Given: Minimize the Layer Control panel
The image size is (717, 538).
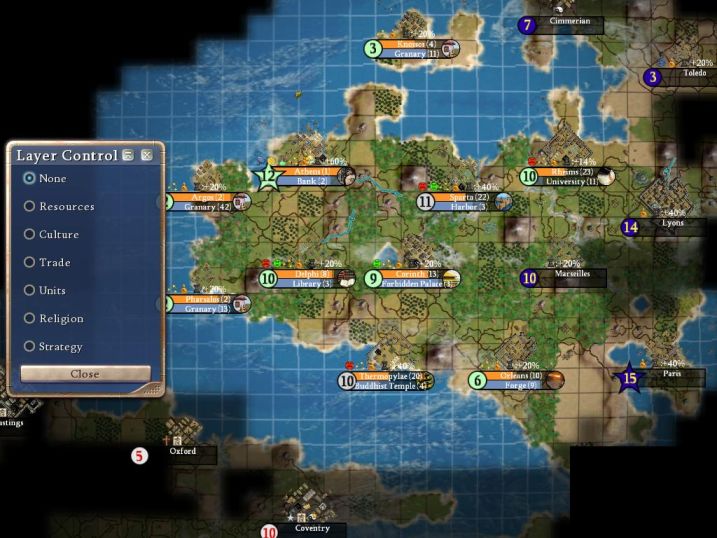Looking at the screenshot, I should (x=128, y=155).
